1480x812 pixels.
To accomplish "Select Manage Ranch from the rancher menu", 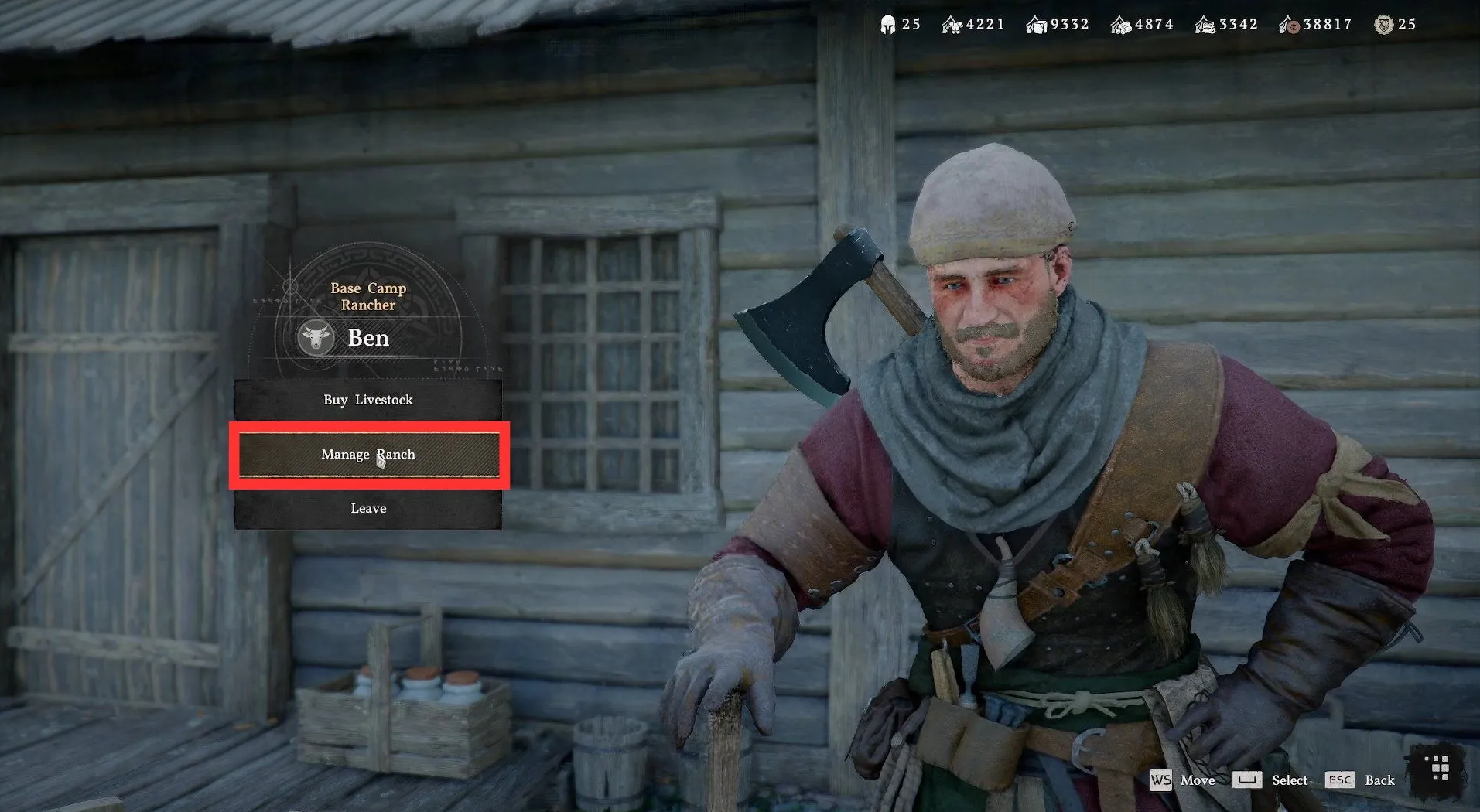I will coord(368,455).
